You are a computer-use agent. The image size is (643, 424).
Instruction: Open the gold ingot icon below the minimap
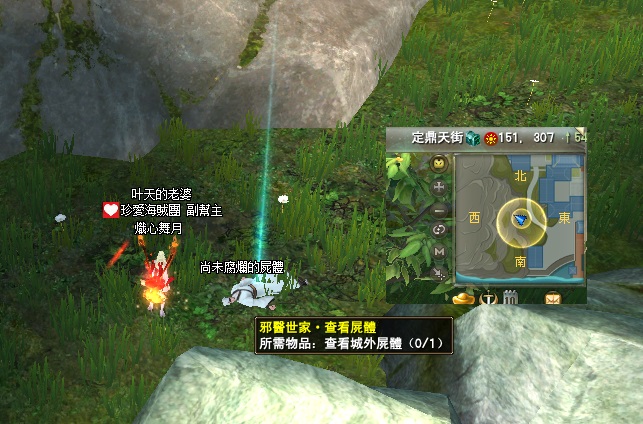[462, 297]
